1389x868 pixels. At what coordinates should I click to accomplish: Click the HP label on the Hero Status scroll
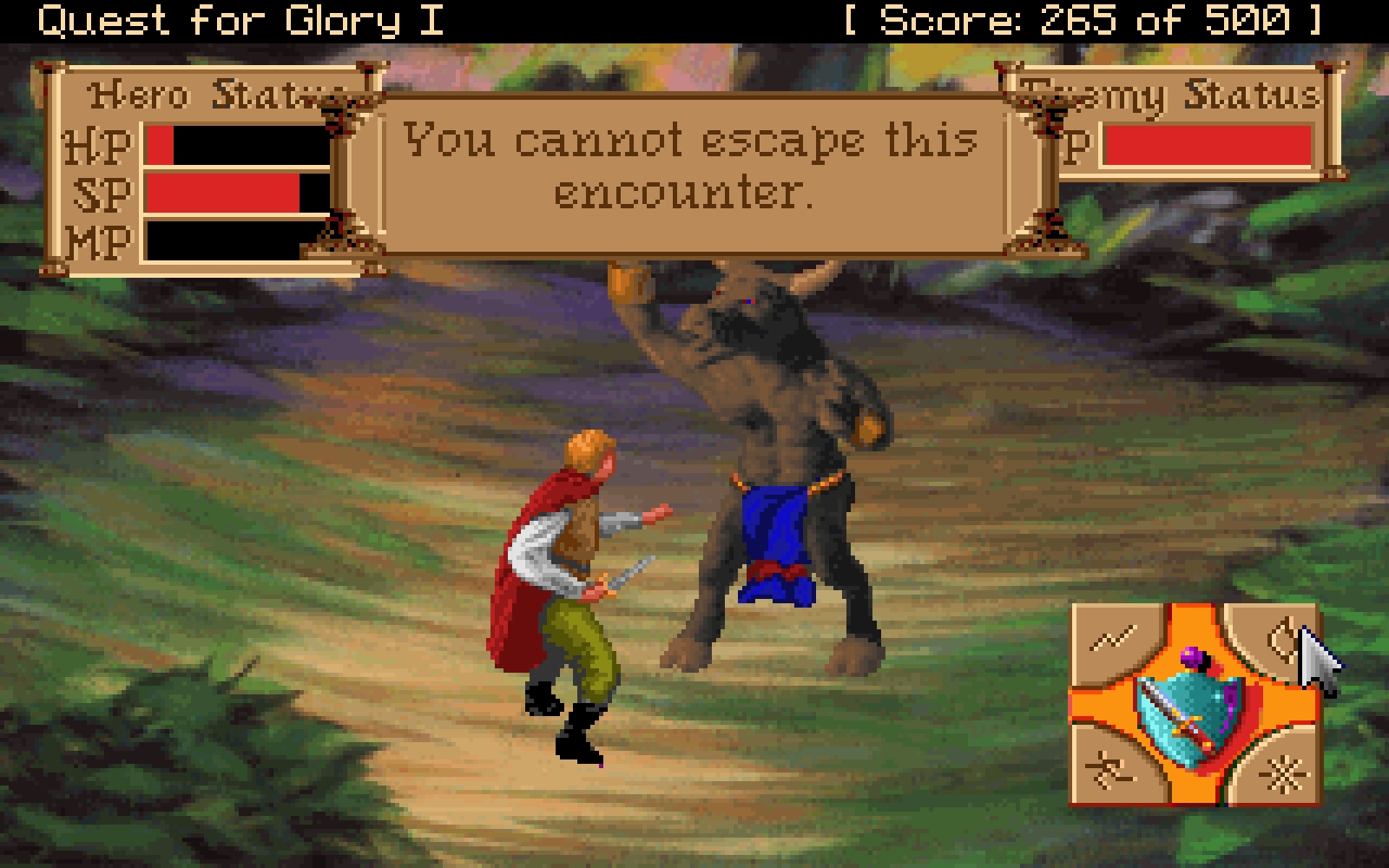tap(100, 143)
